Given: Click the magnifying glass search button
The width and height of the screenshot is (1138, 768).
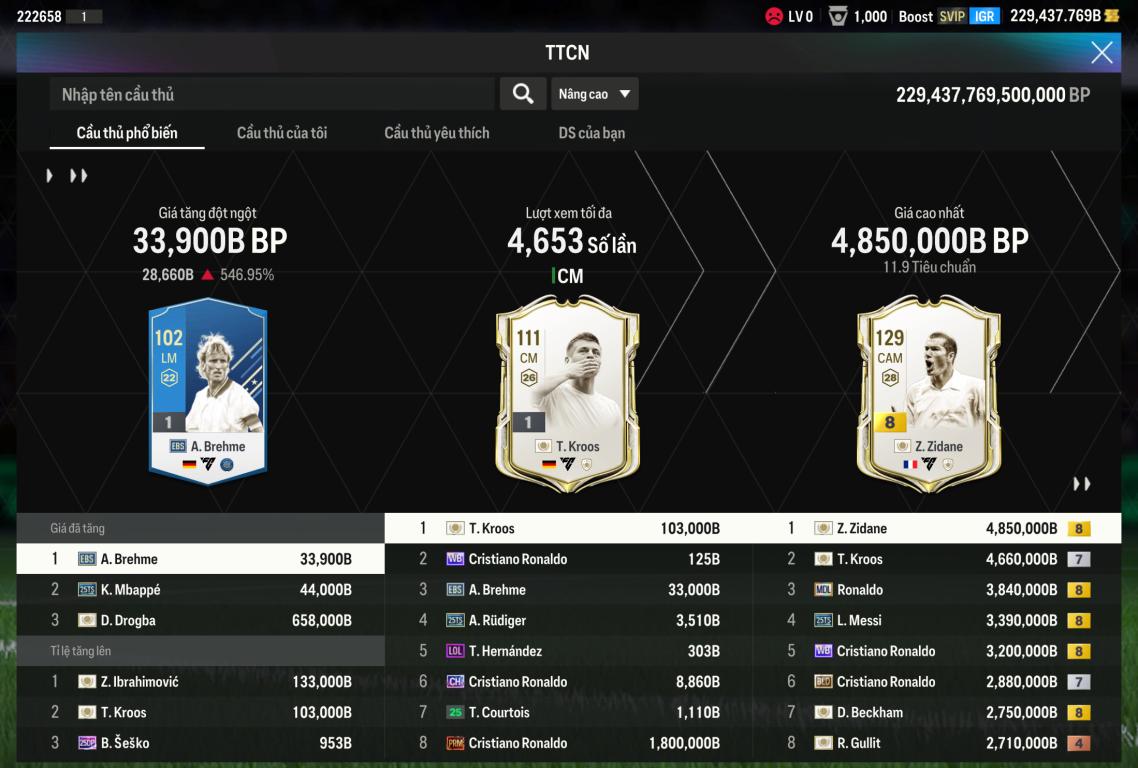Looking at the screenshot, I should click(x=522, y=94).
